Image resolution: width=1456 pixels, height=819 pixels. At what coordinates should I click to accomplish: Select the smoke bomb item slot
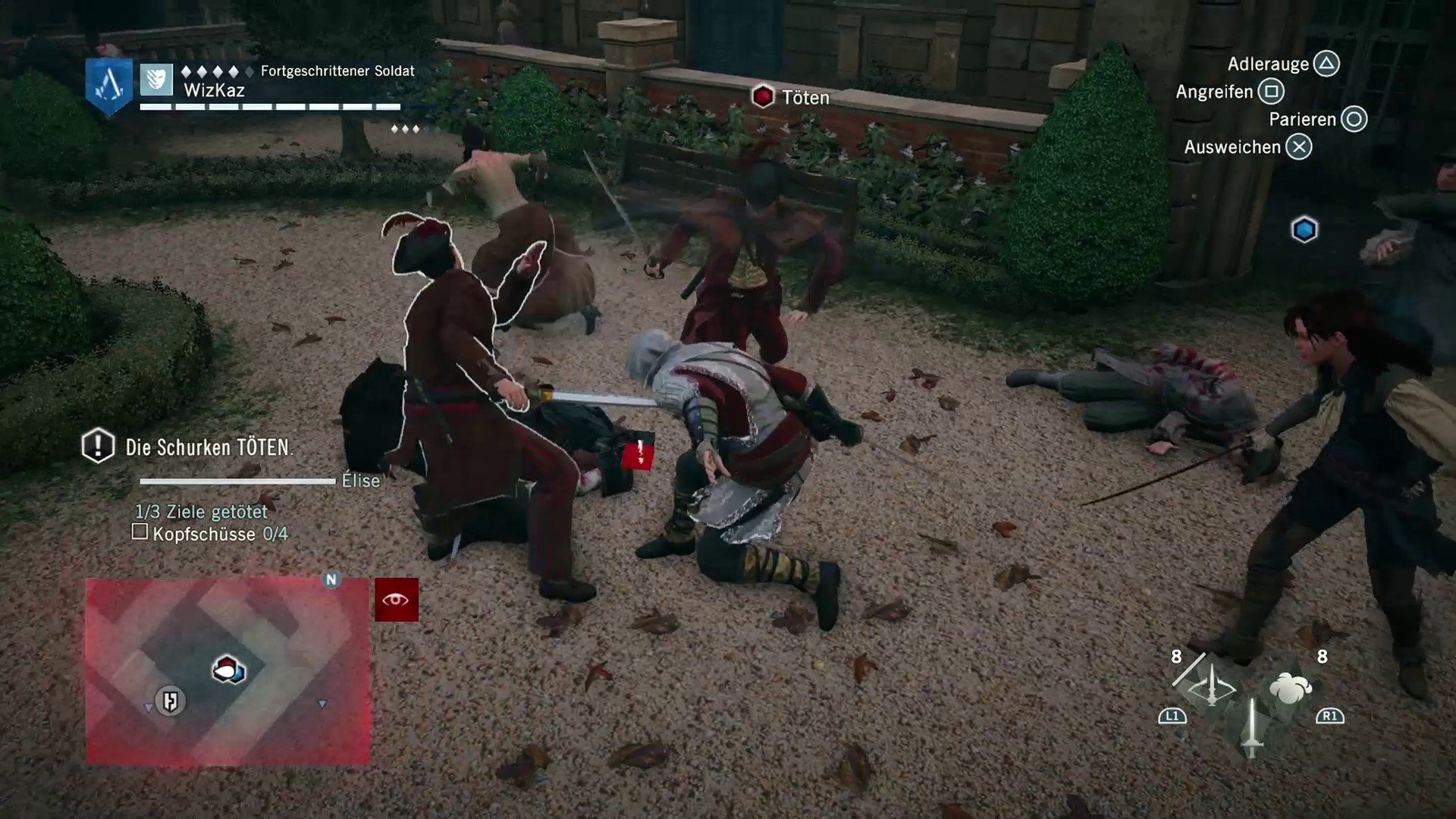pos(1290,688)
